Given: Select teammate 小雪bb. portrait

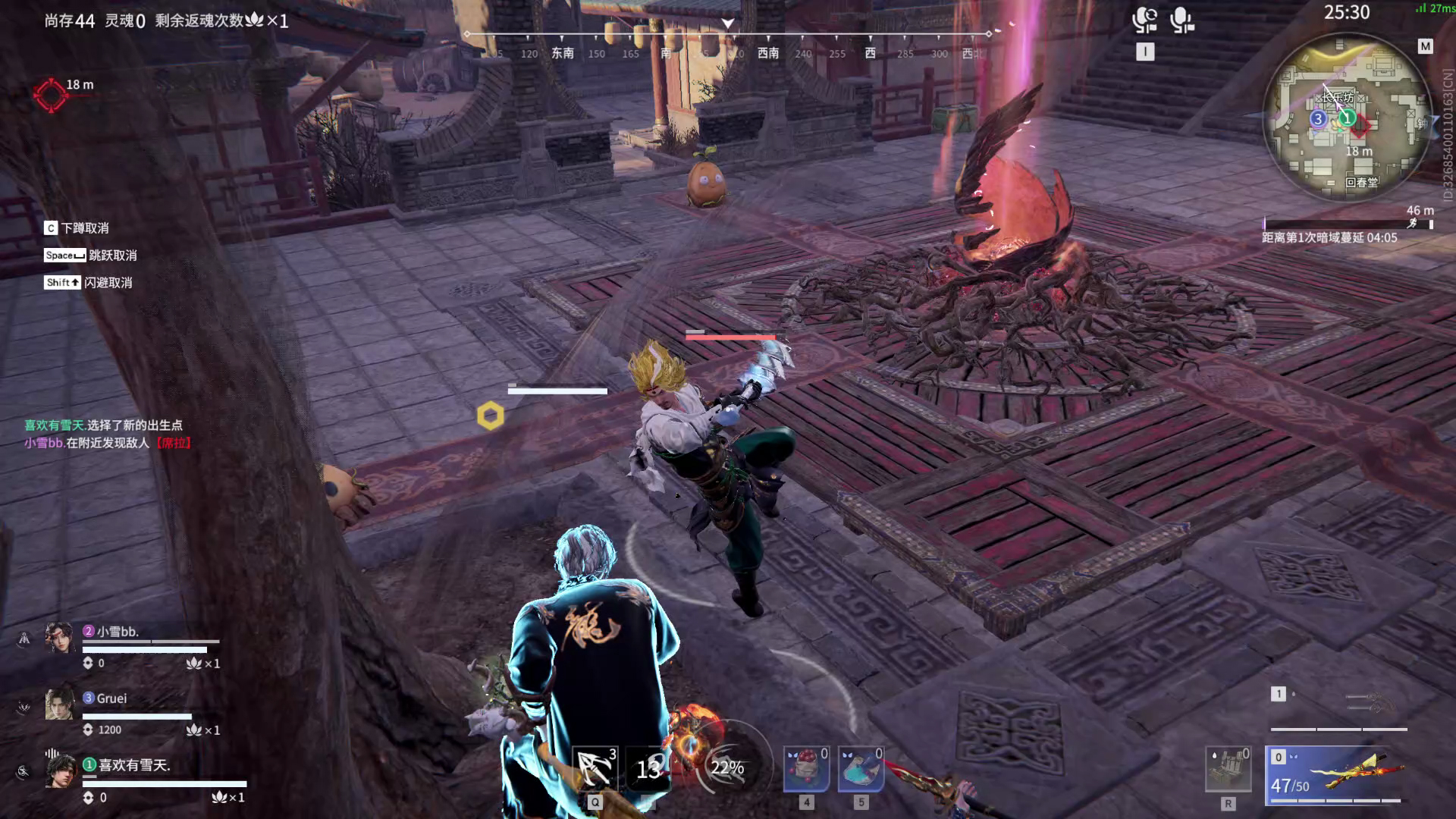Looking at the screenshot, I should pos(60,638).
